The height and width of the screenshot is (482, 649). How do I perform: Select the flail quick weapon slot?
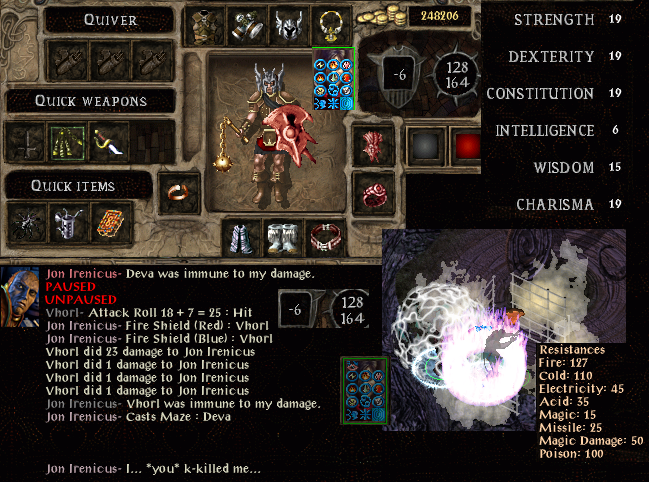[x=66, y=143]
